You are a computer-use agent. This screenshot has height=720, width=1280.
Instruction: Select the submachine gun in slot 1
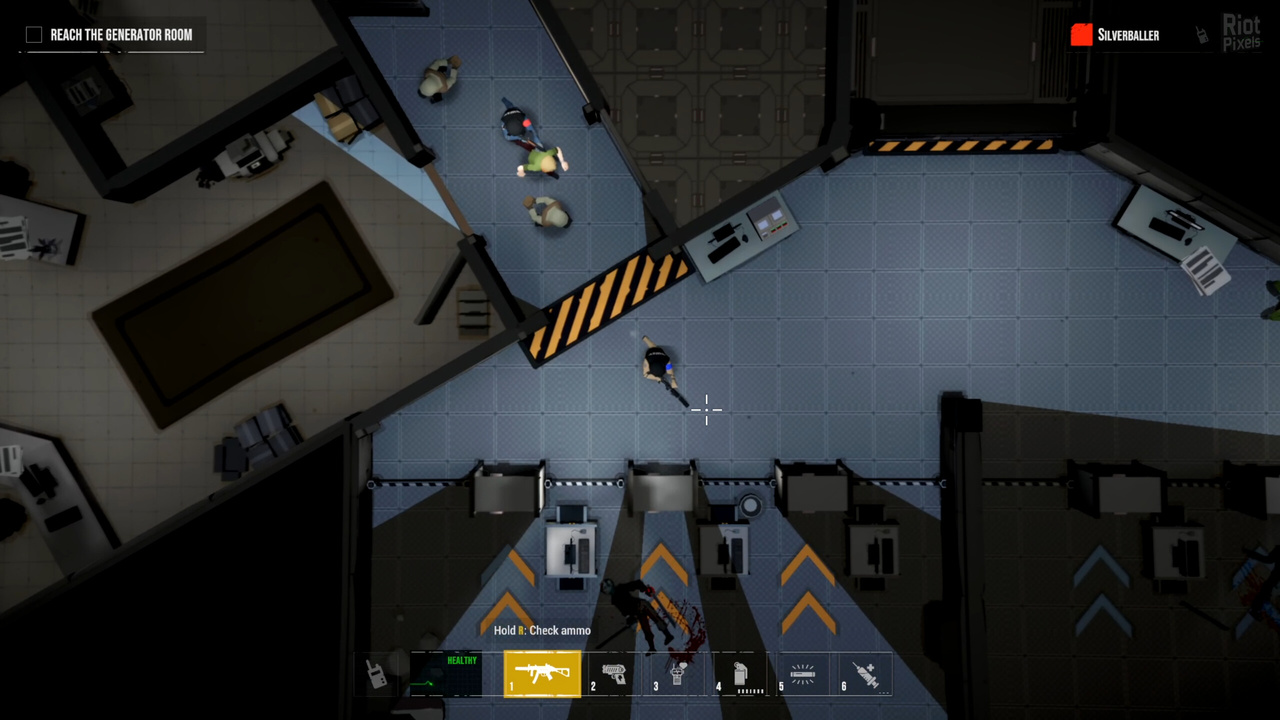[x=542, y=673]
